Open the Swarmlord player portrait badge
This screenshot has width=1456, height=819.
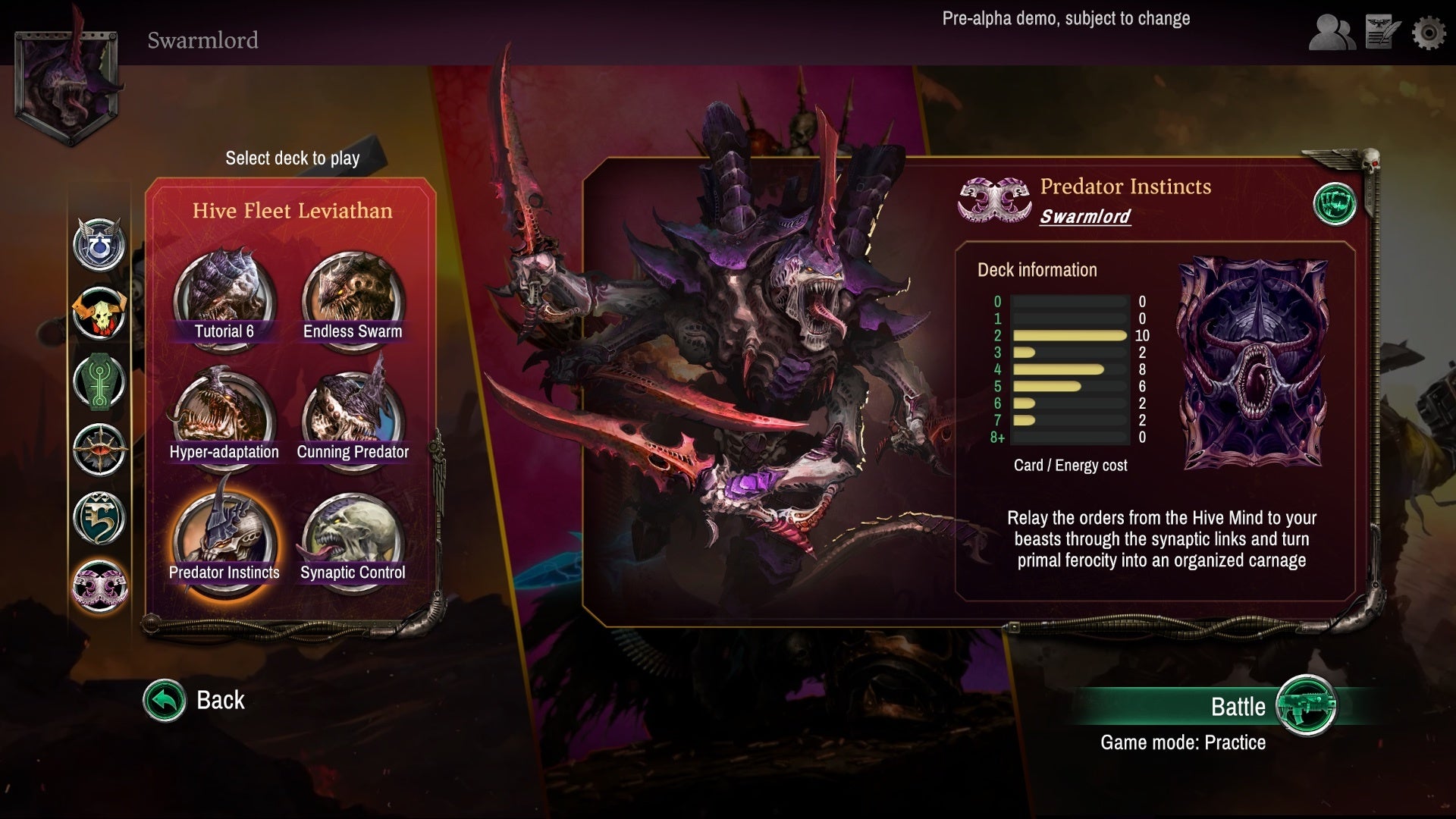click(67, 83)
